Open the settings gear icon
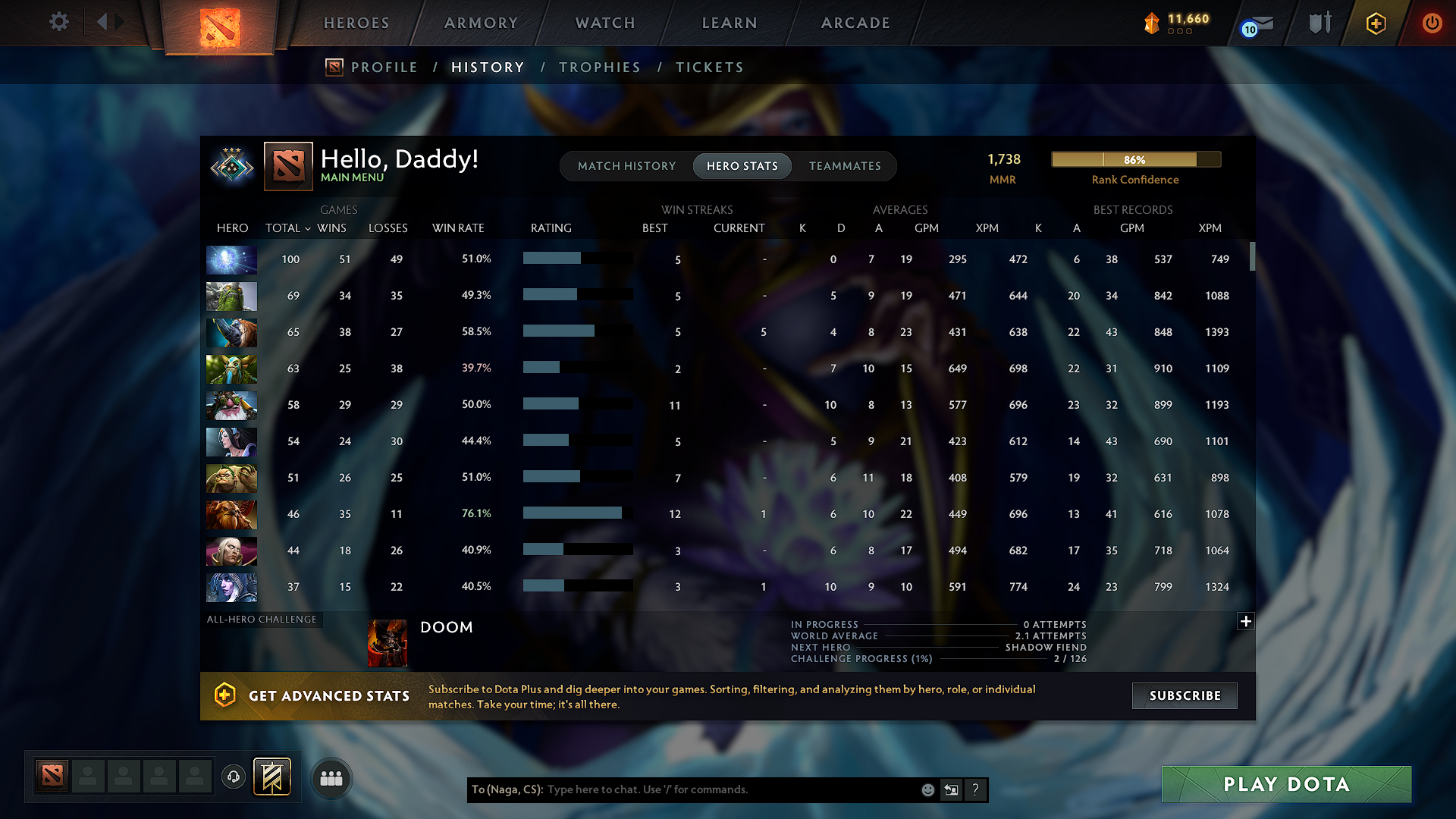1456x819 pixels. coord(58,22)
